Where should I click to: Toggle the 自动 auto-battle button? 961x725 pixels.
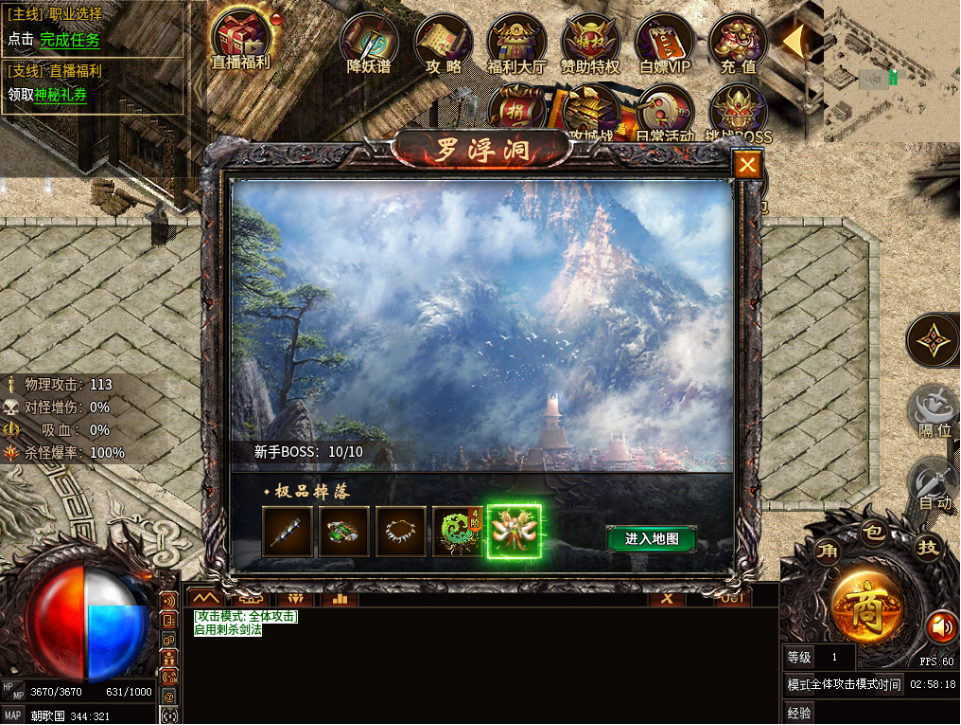click(934, 487)
